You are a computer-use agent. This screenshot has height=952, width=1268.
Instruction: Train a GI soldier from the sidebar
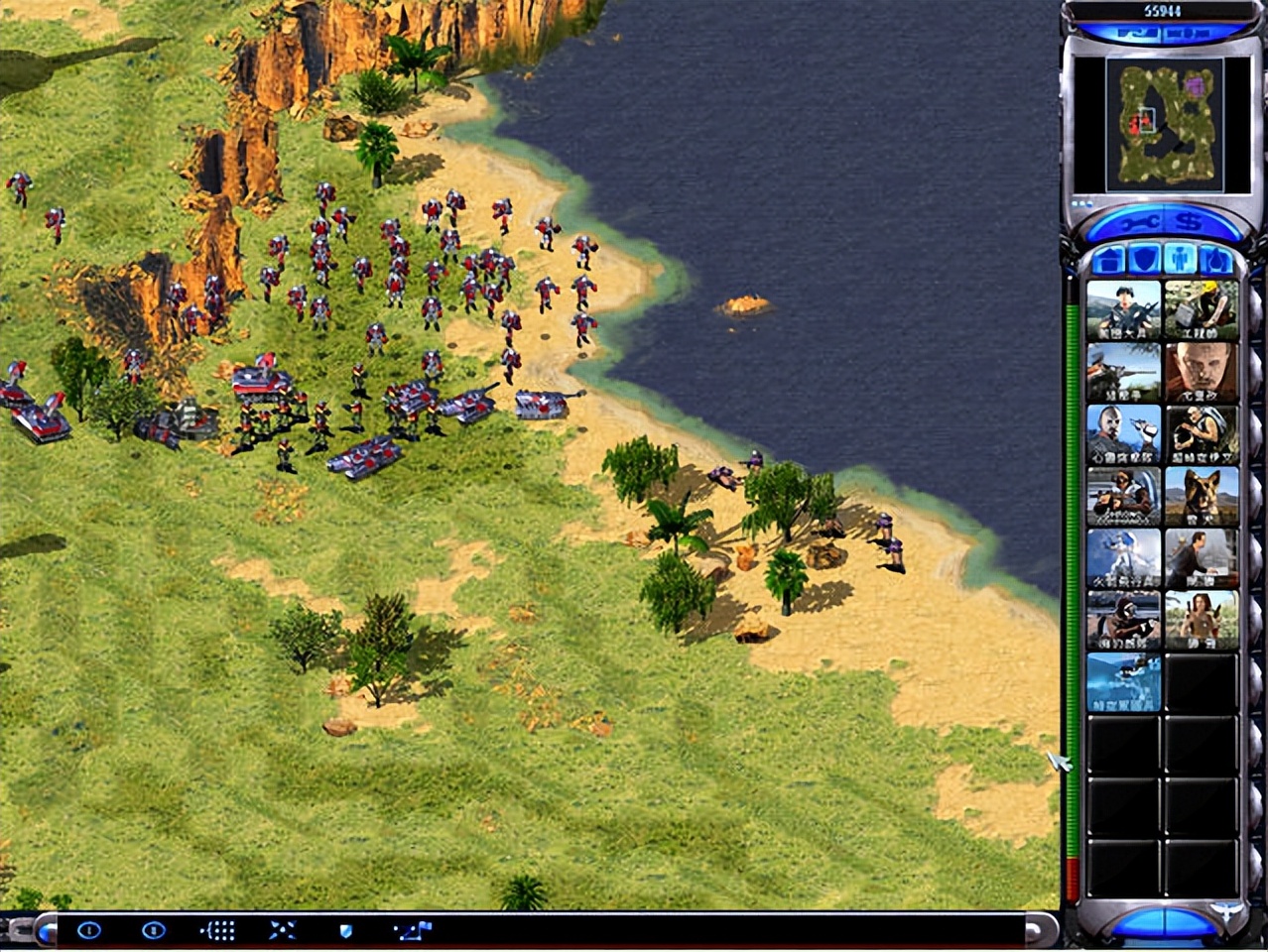click(1123, 309)
